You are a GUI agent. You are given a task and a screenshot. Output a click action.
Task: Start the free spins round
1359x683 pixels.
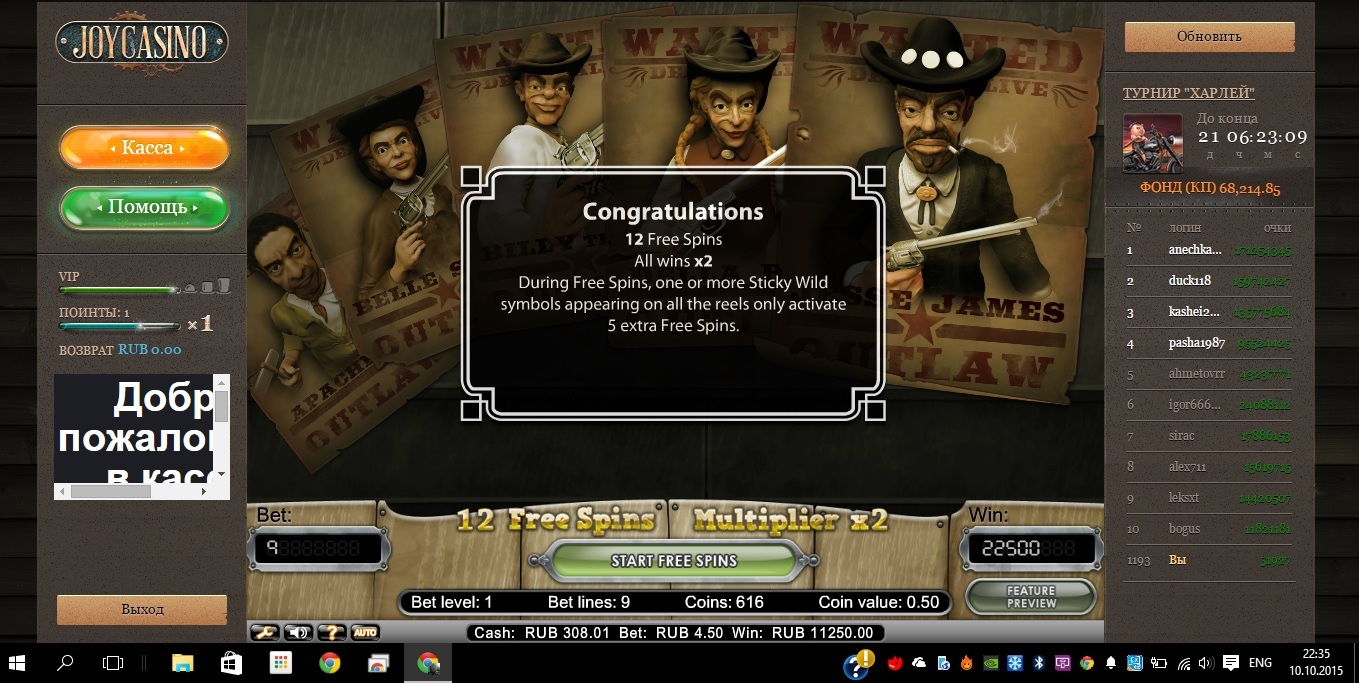tap(673, 560)
